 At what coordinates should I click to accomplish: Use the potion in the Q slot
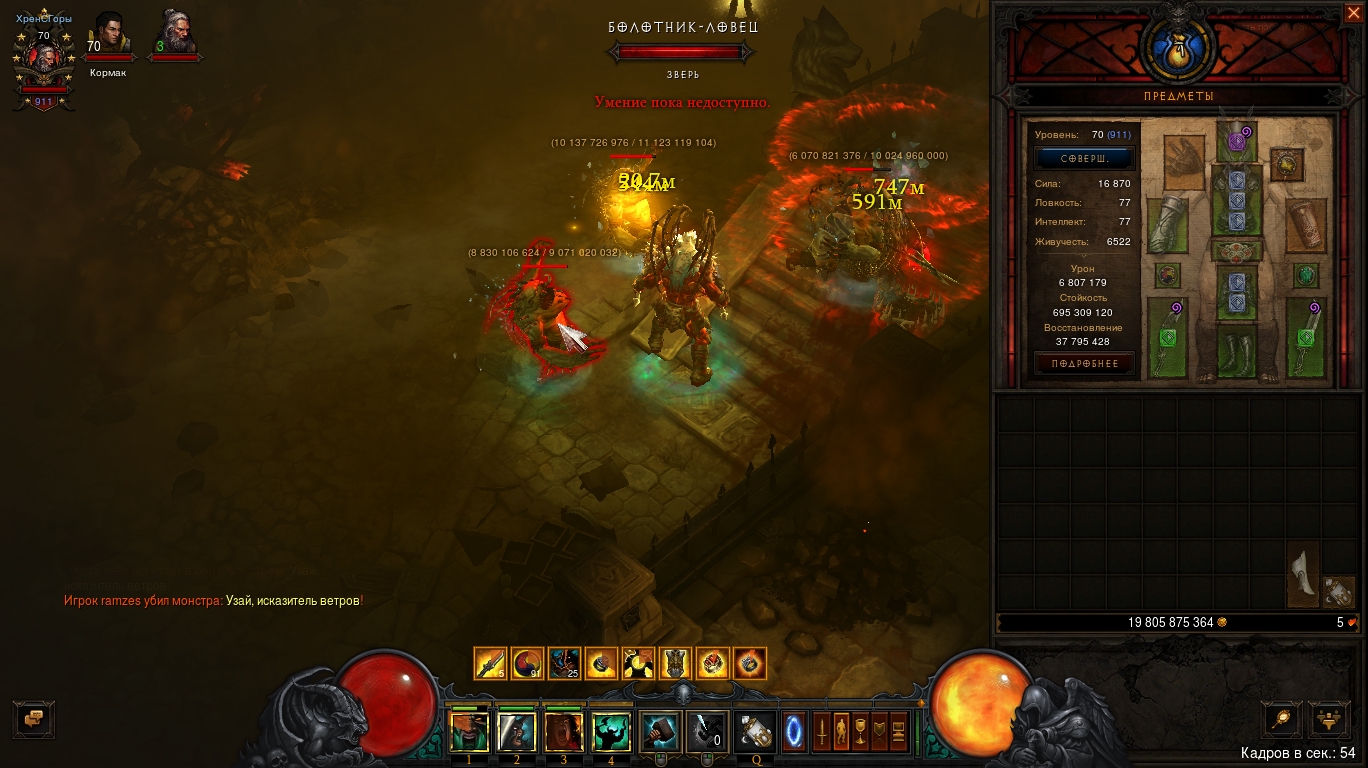point(755,732)
